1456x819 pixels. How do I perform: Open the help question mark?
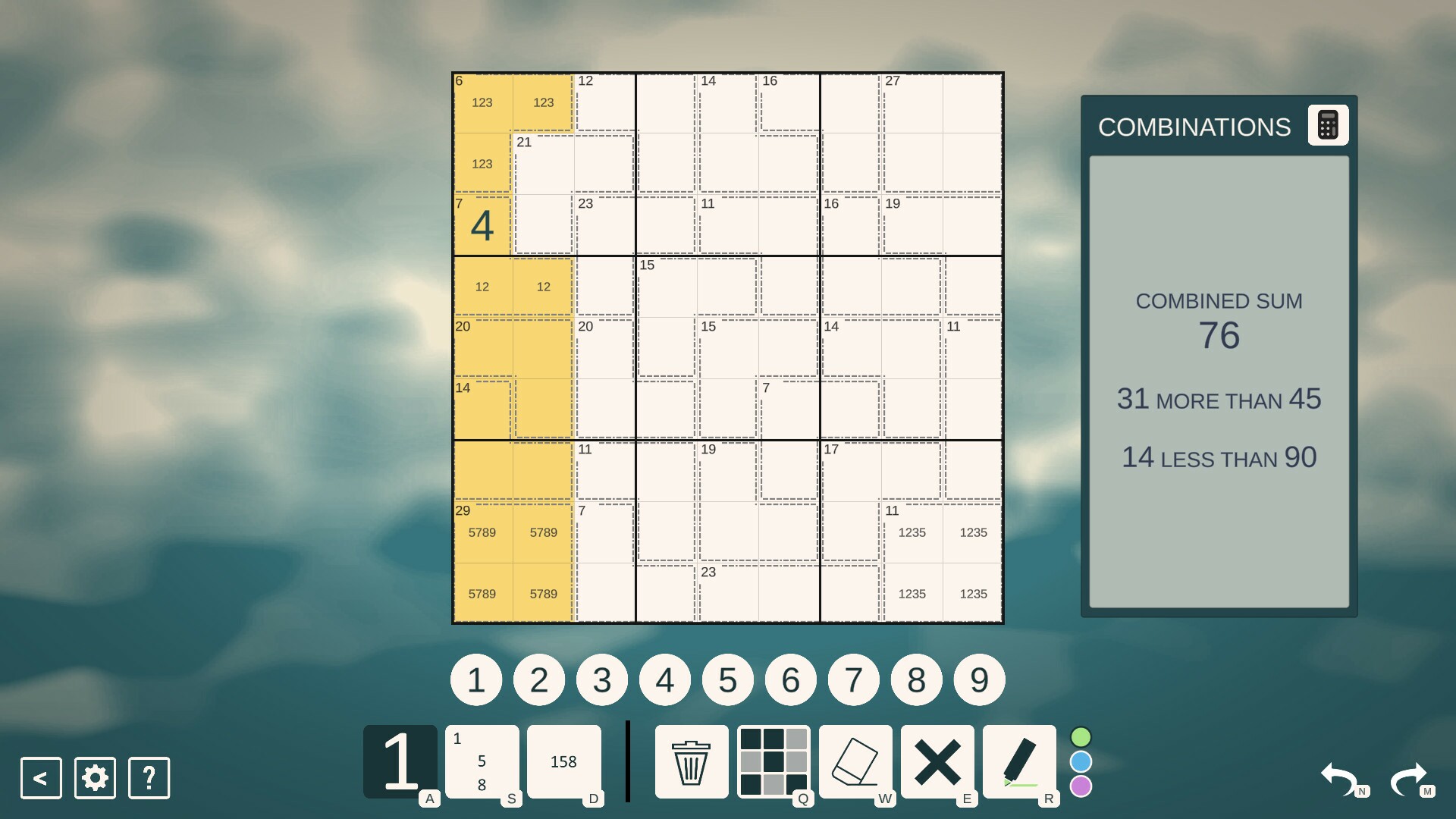tap(149, 778)
